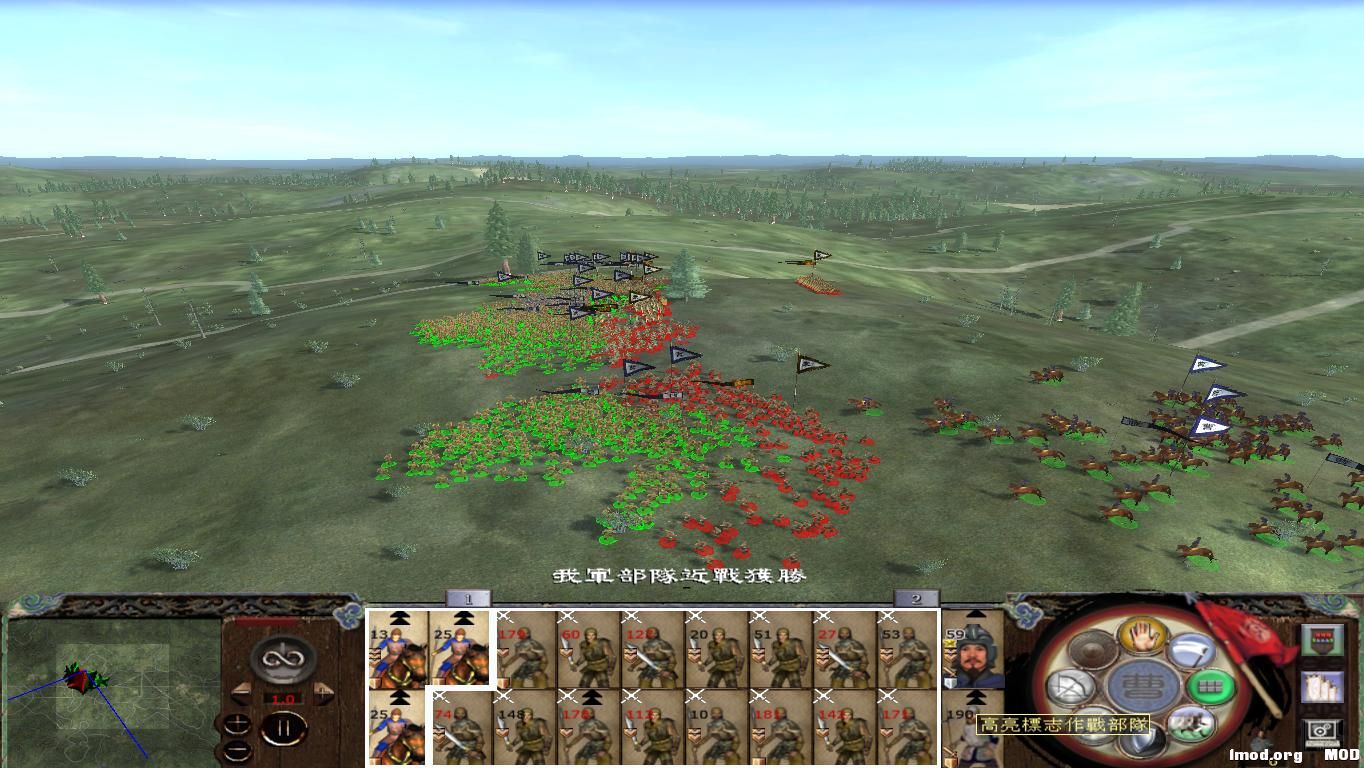Open the battle scrolls icon on the right panel

coord(1322,688)
